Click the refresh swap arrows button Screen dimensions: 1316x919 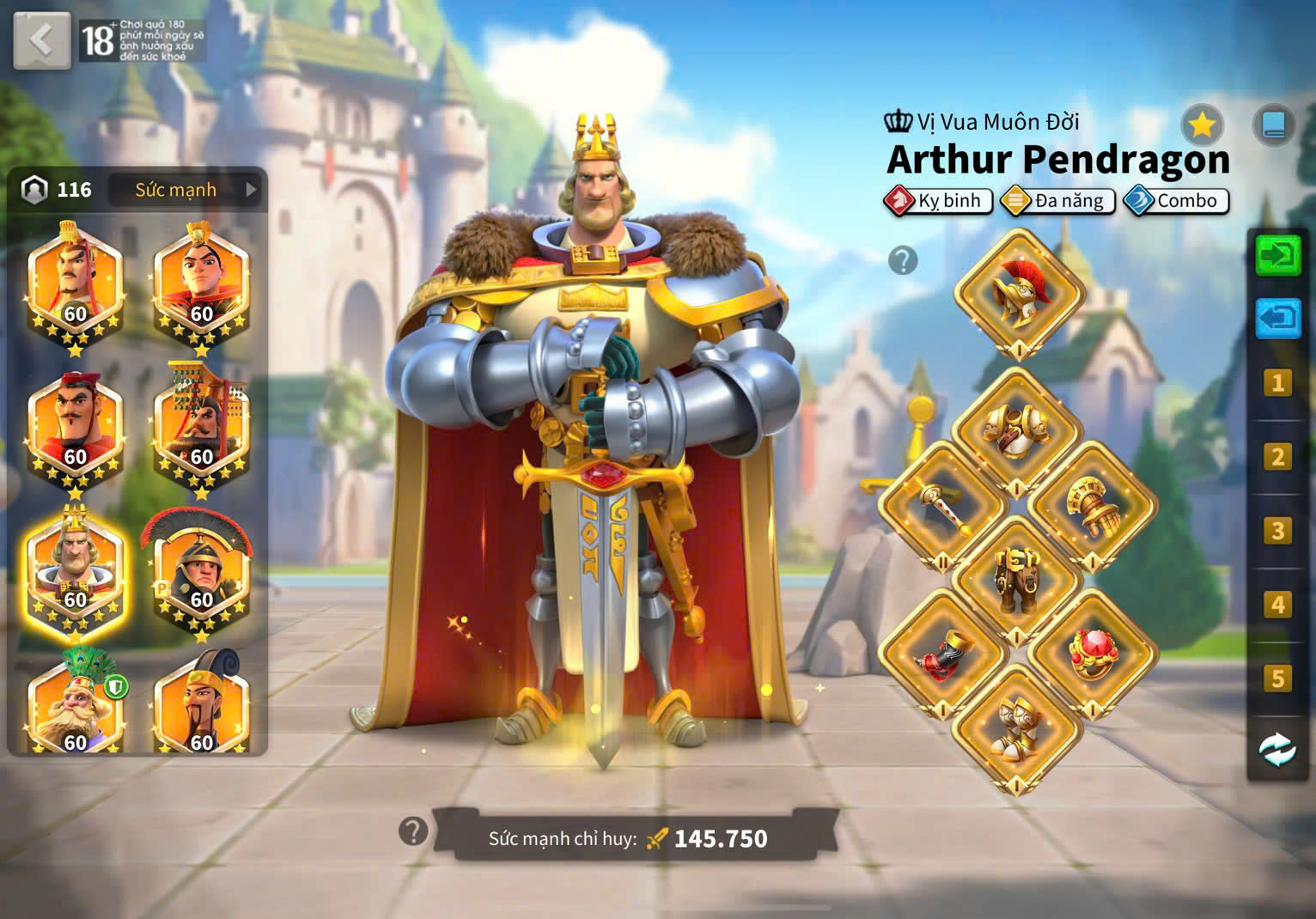click(x=1277, y=749)
